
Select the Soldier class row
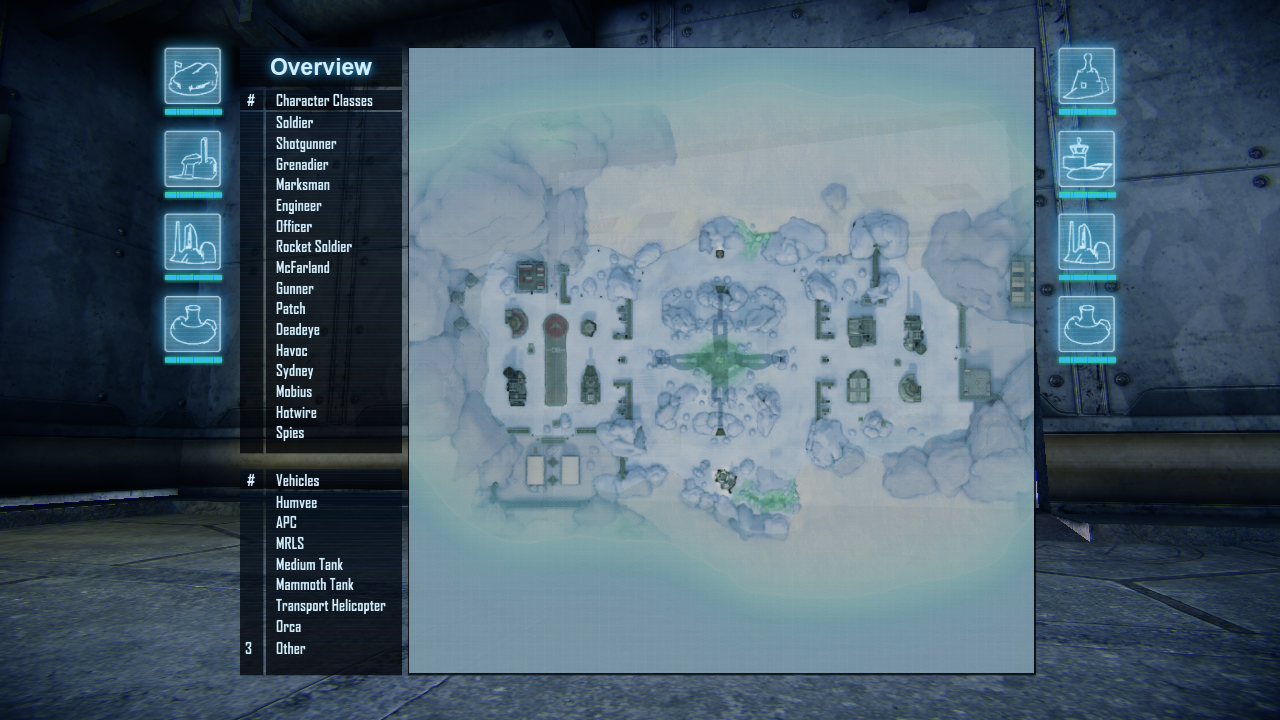click(x=295, y=123)
